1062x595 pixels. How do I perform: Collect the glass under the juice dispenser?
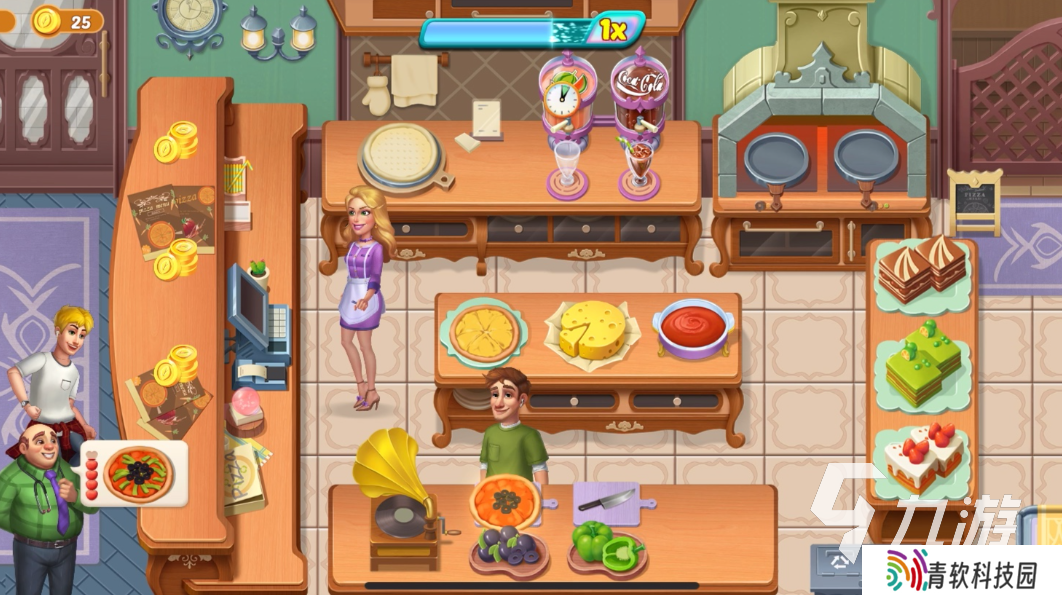pos(568,166)
